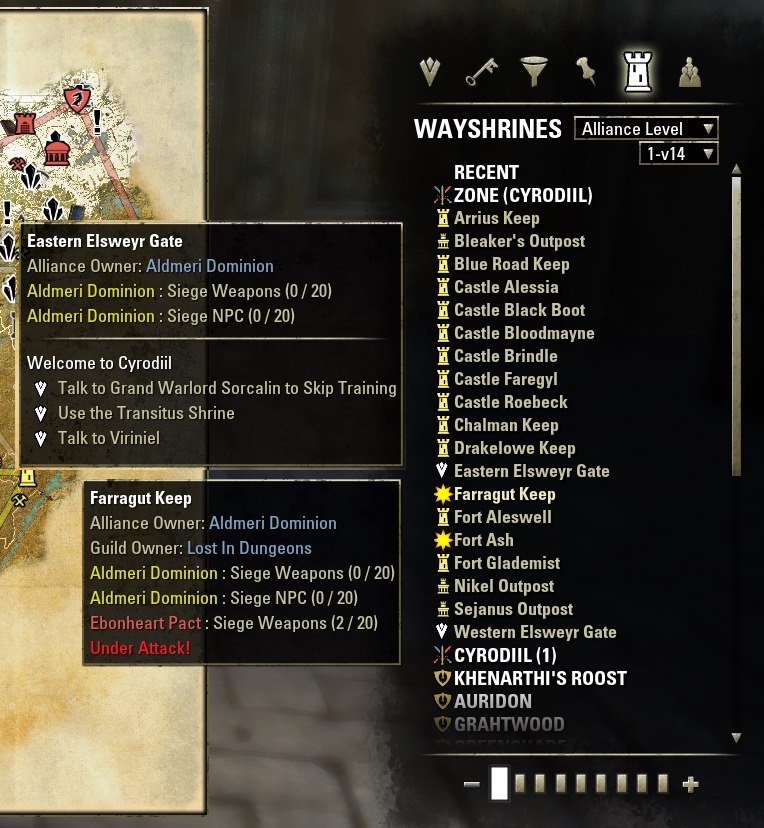Click the scroll-down arrow of the list
Image resolution: width=764 pixels, height=828 pixels.
[736, 738]
